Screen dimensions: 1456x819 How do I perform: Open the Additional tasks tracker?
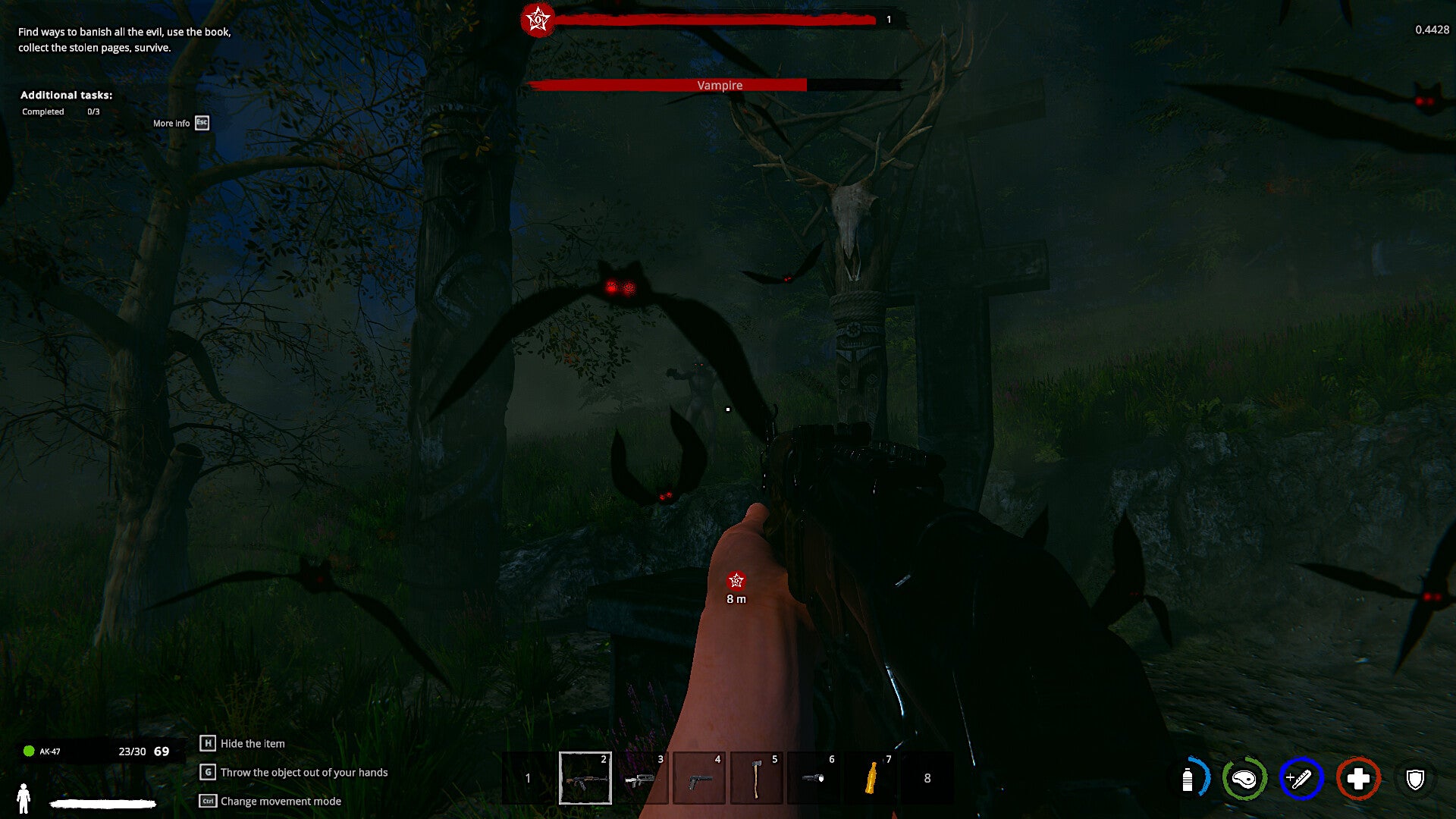(x=66, y=95)
